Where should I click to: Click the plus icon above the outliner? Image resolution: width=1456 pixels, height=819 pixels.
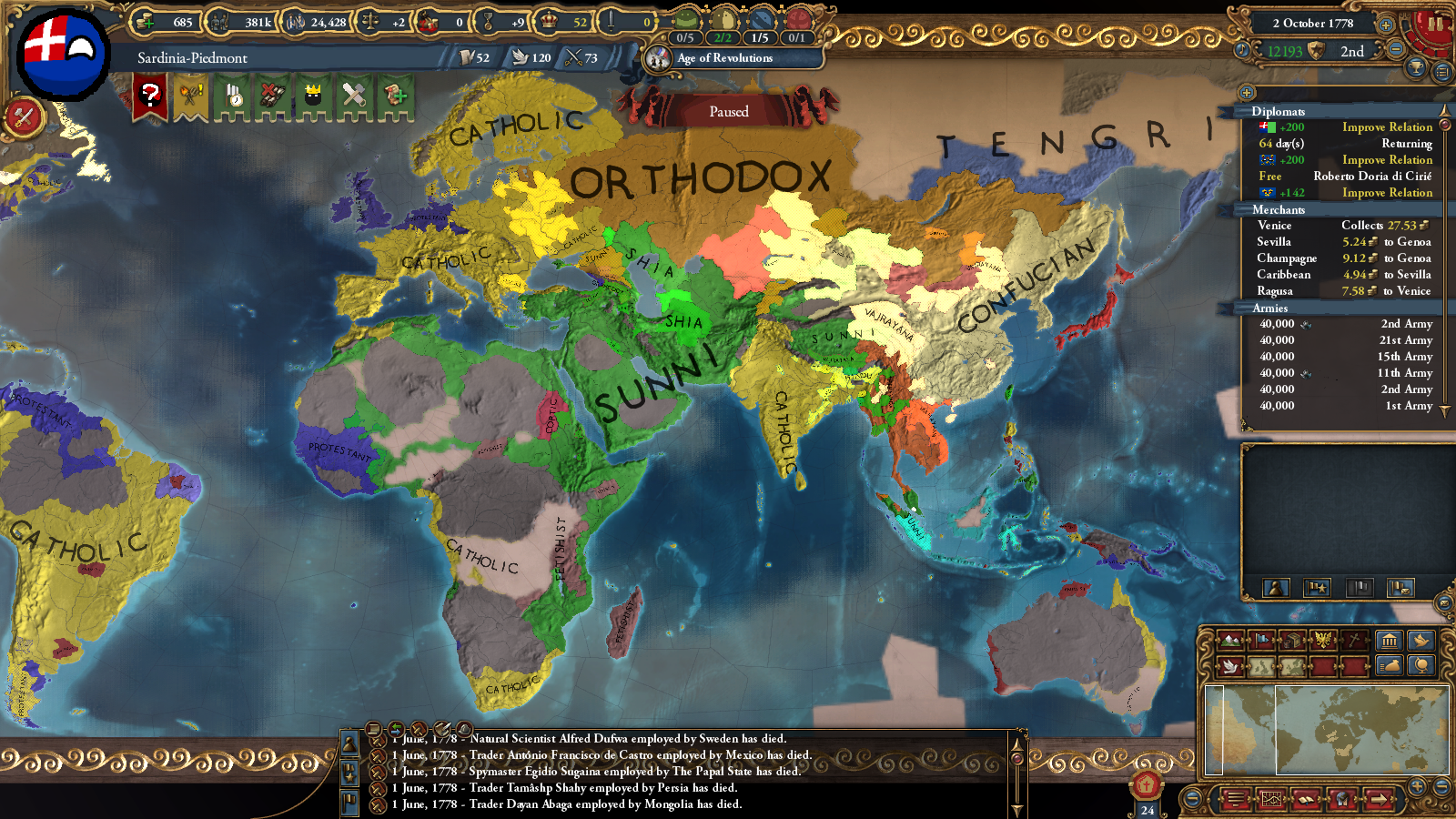pos(1247,93)
